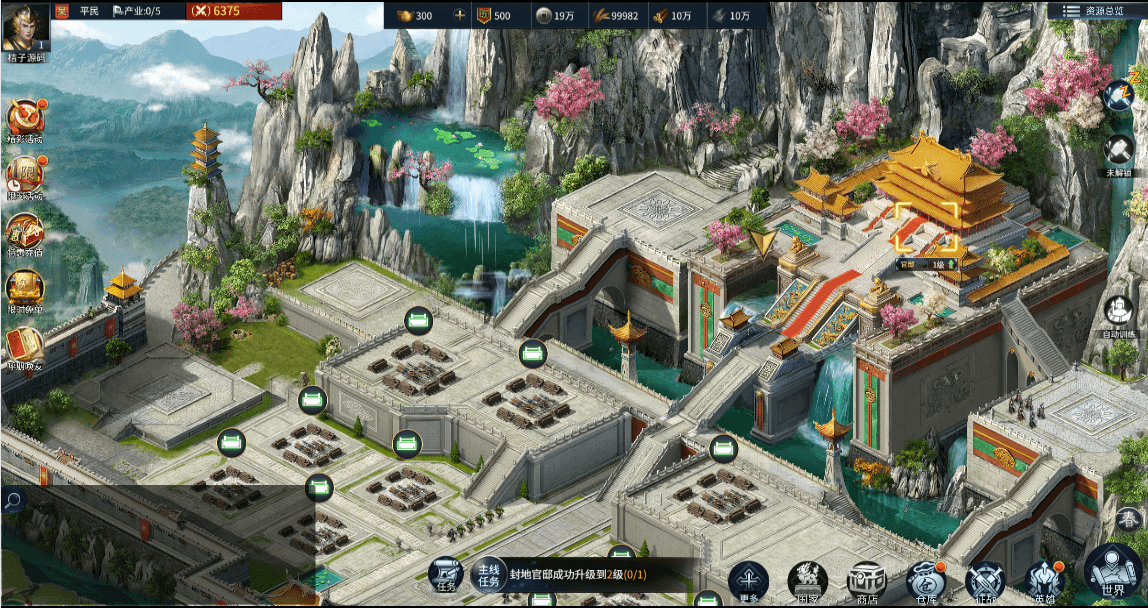The height and width of the screenshot is (608, 1148).
Task: Select the 主线任务 main quest tracker
Action: [488, 574]
